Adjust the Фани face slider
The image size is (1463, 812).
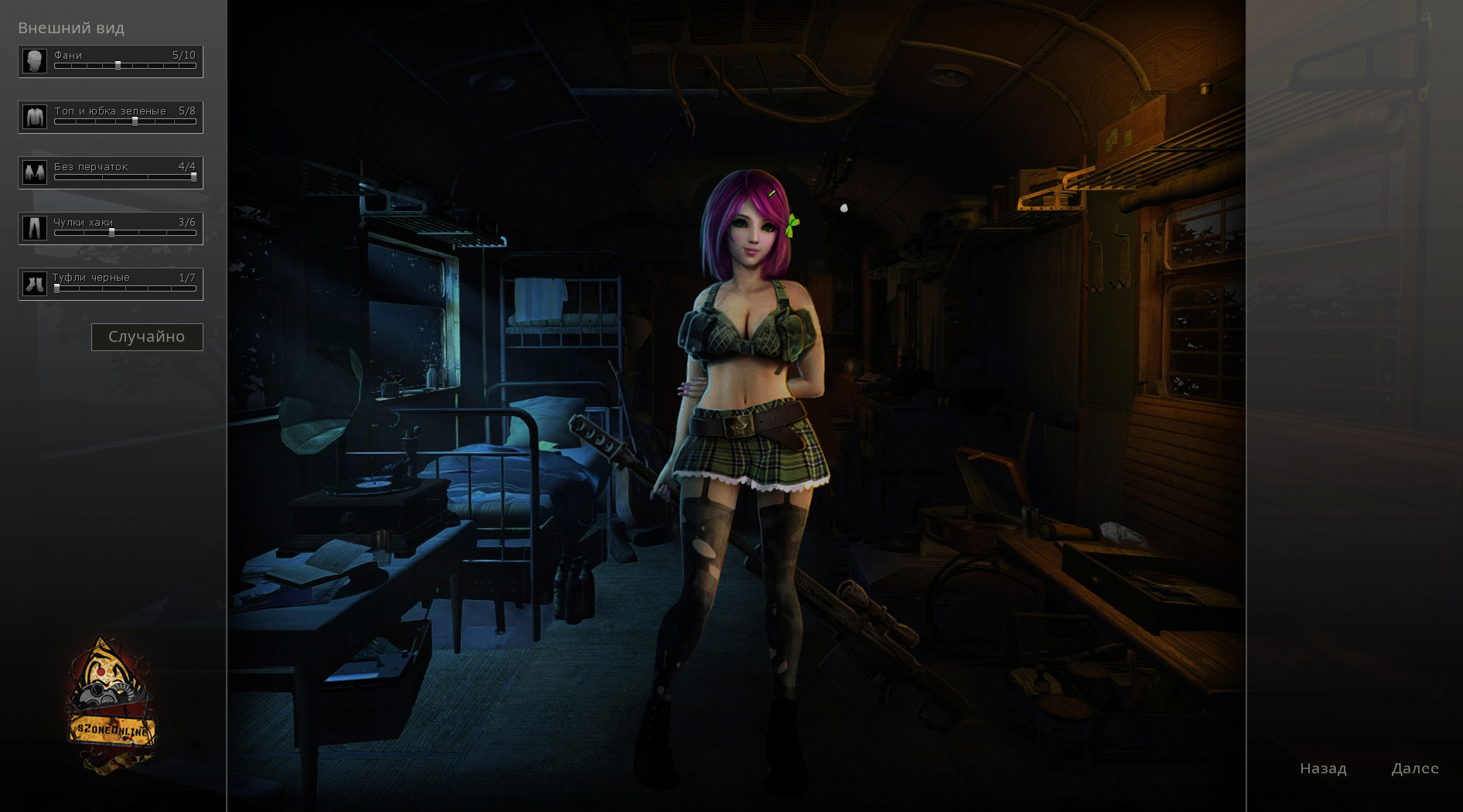118,66
